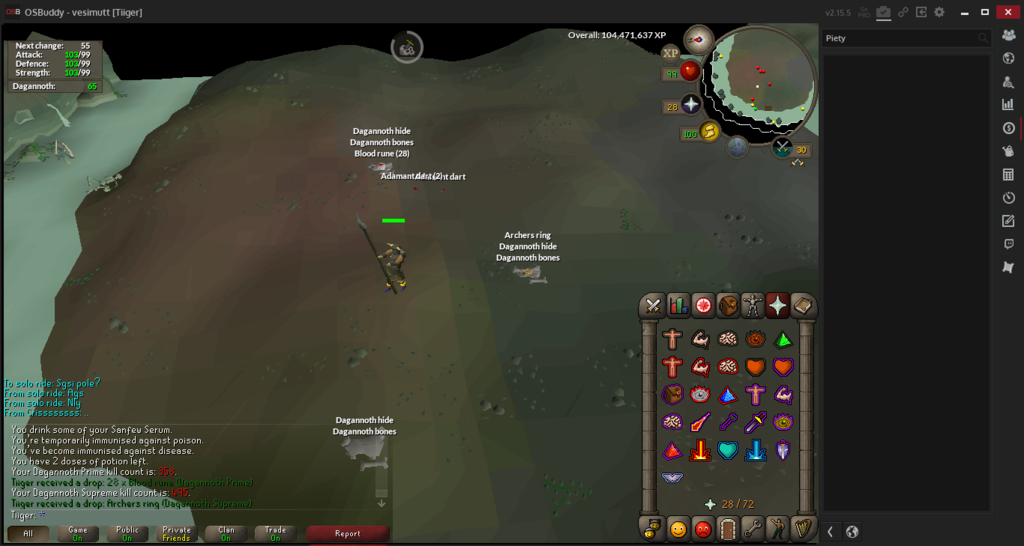Toggle run using the boot orb

point(710,133)
